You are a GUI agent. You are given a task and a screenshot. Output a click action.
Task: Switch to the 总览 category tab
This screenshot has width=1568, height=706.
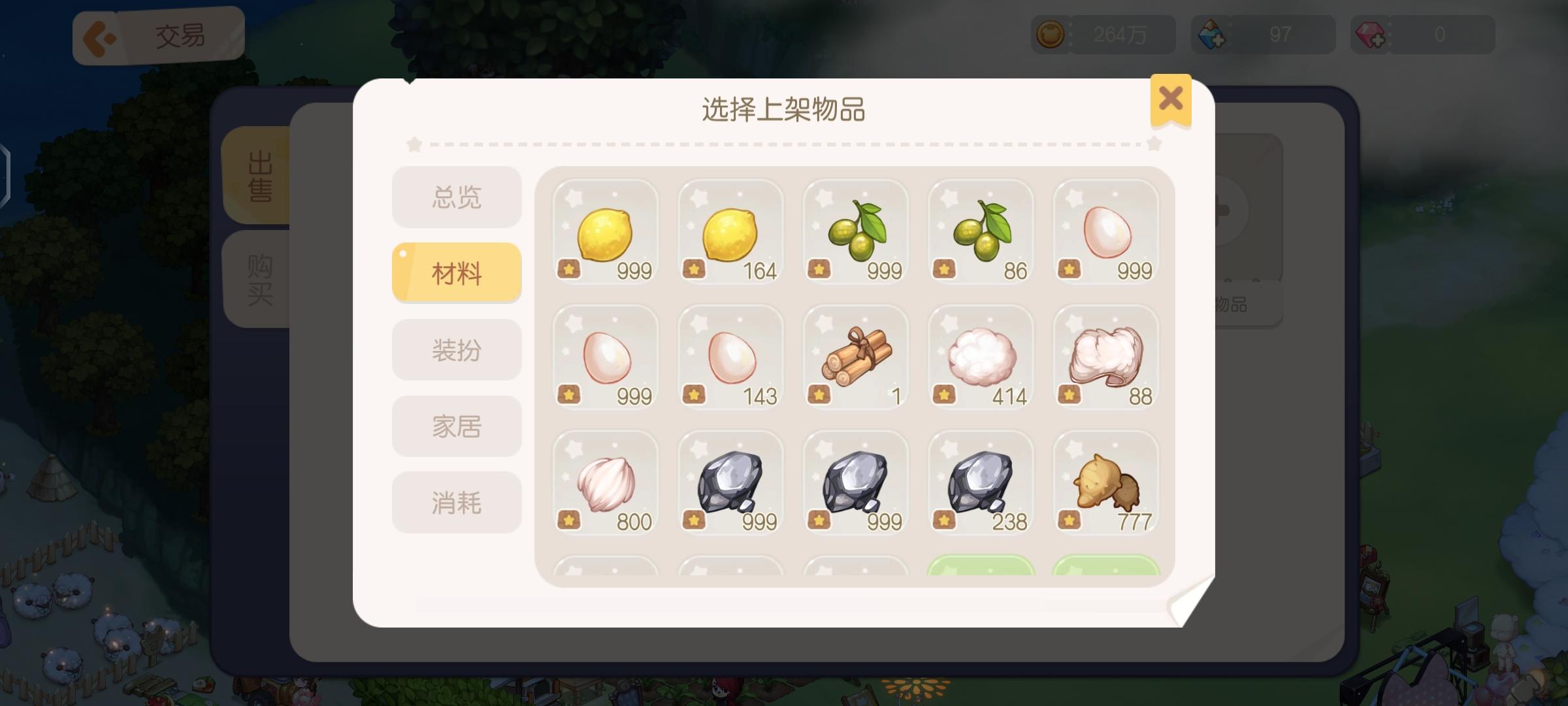click(456, 197)
